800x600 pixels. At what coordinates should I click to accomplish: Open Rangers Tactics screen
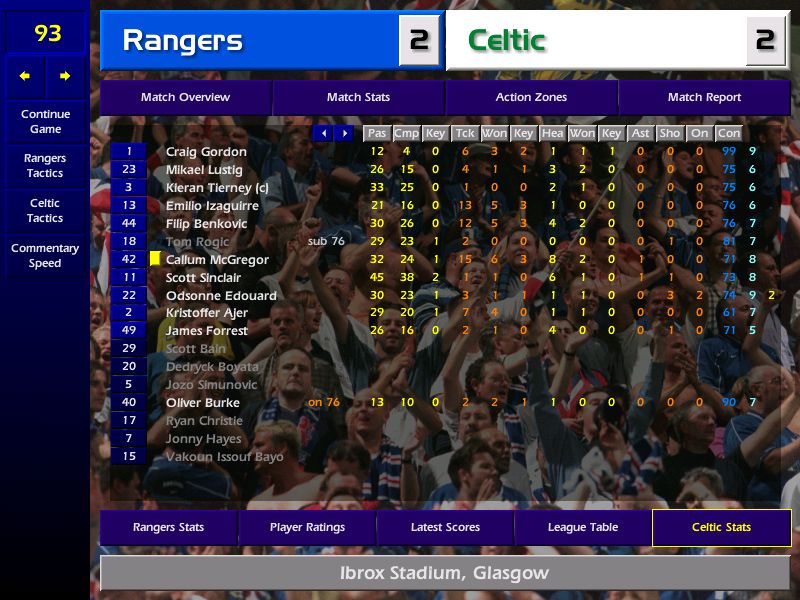coord(45,166)
